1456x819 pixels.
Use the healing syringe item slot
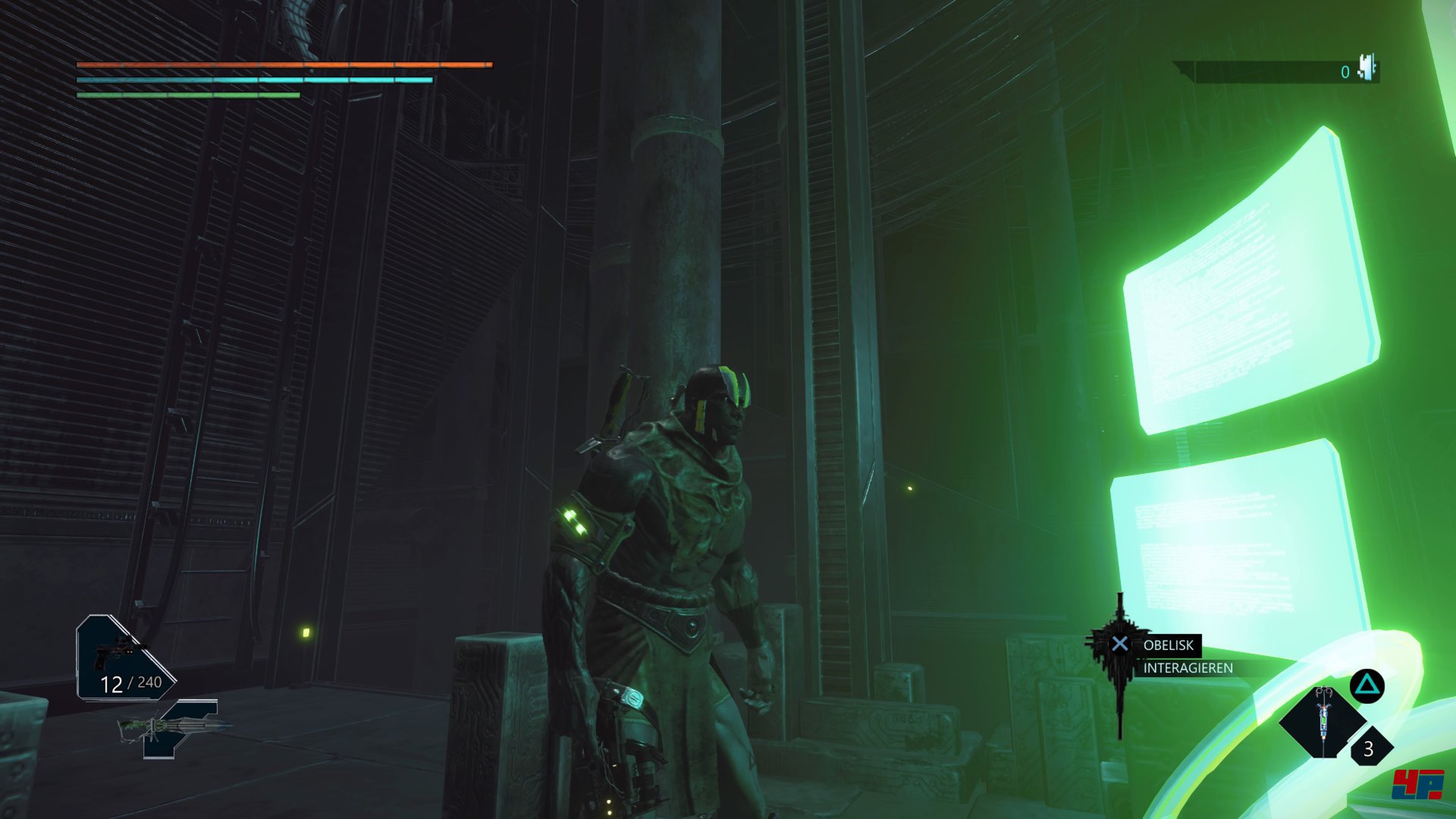point(1323,720)
